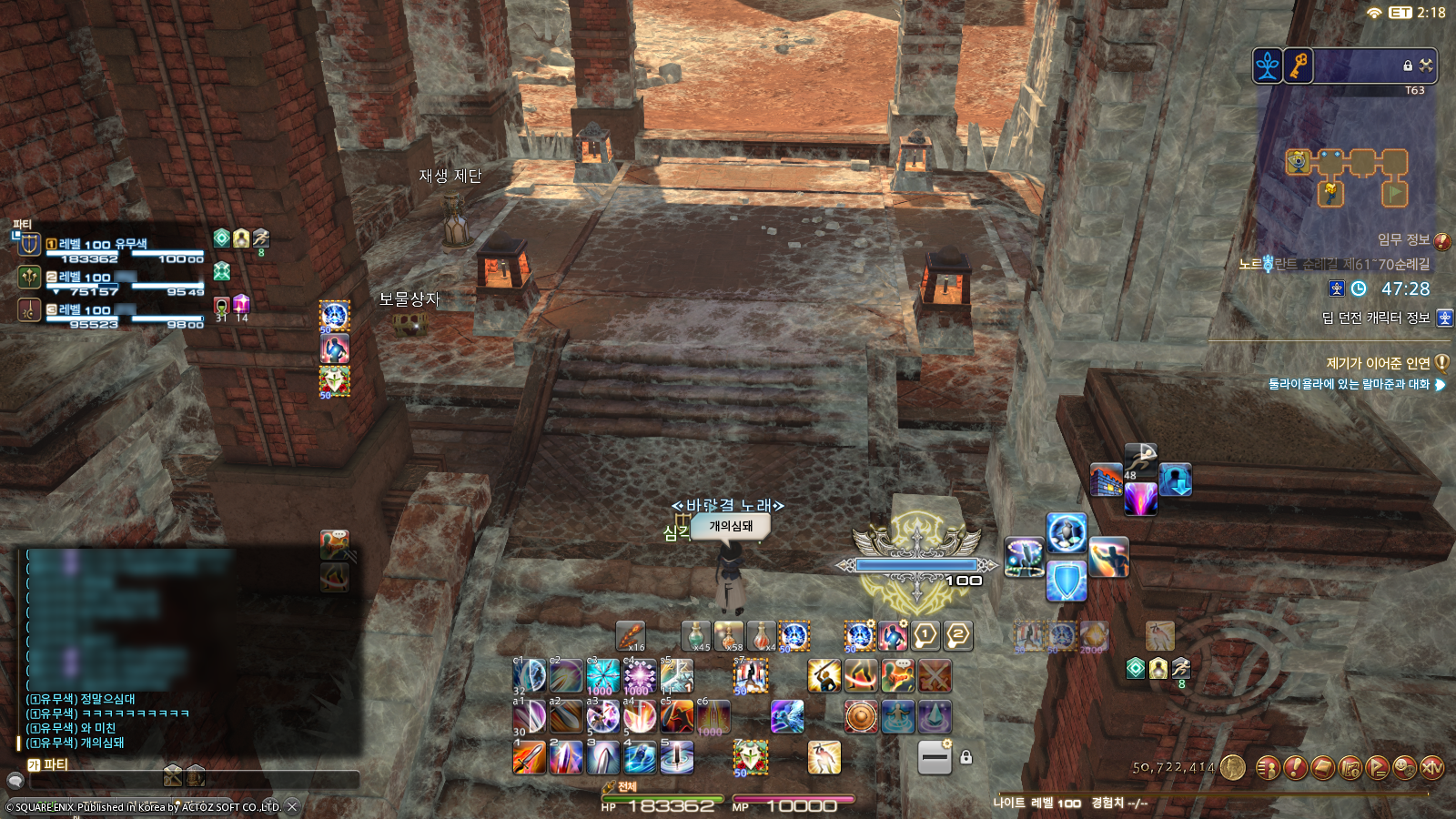Screen dimensions: 1456x819
Task: Open the quest tracker entry 제기가 이어준 인연
Action: [x=1378, y=363]
